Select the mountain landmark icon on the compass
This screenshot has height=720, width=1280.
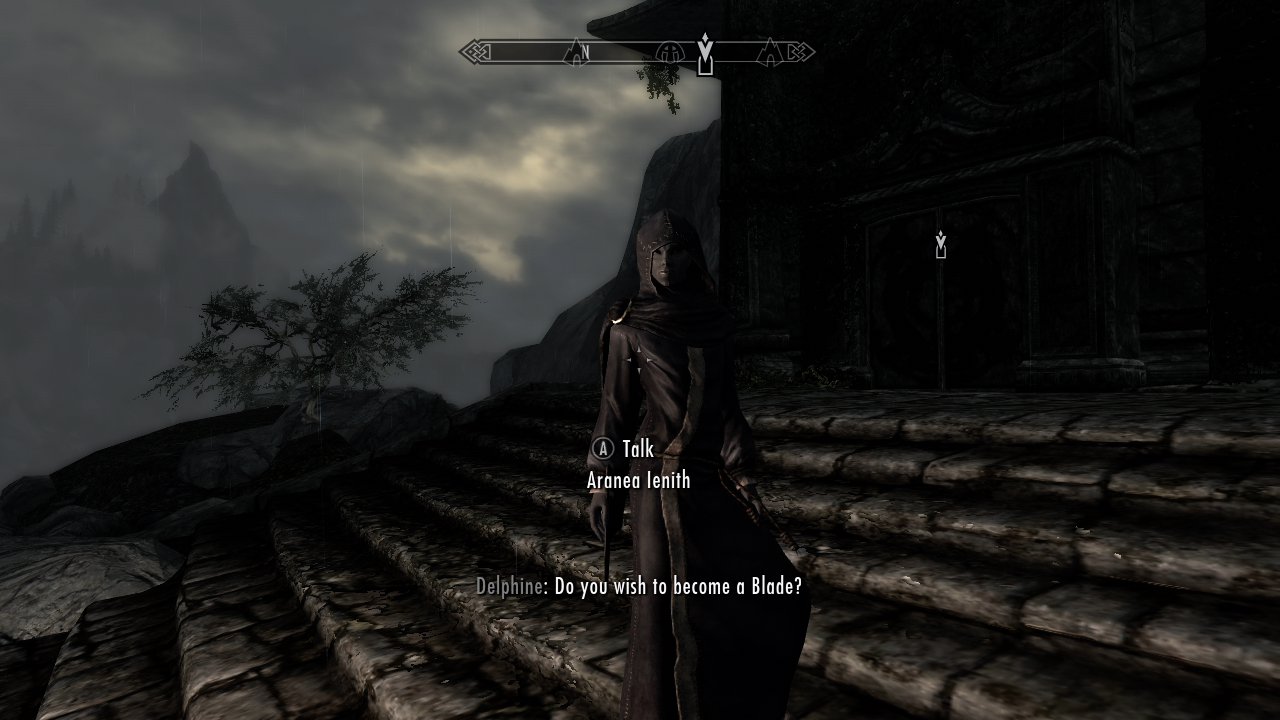click(574, 51)
